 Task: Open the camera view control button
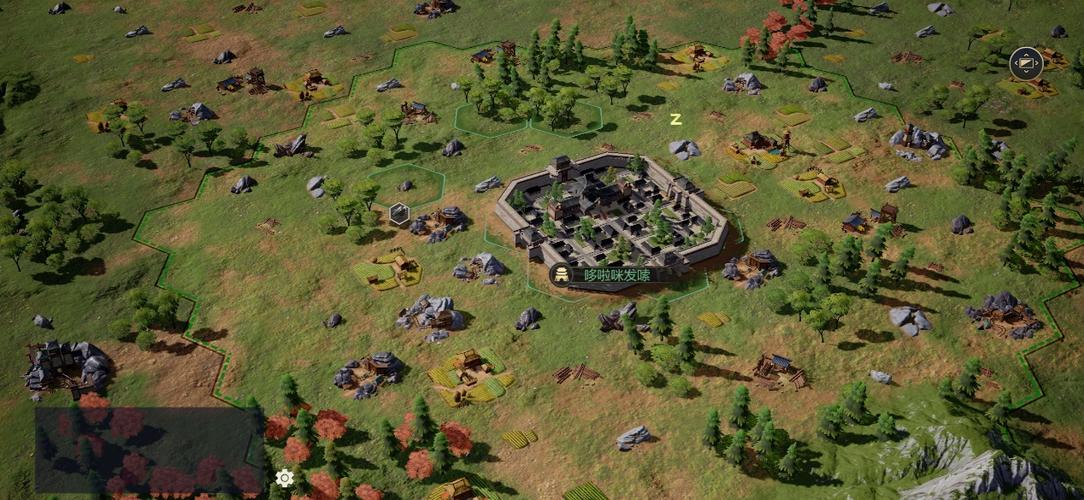[1026, 64]
